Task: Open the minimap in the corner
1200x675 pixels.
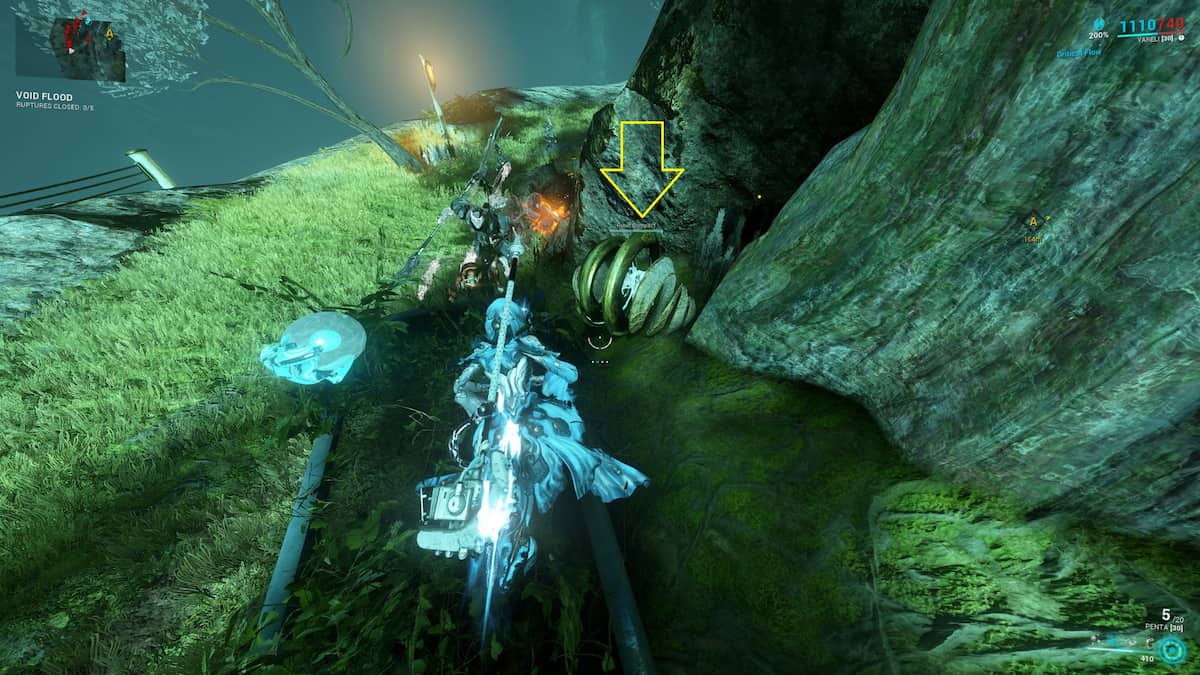Action: [70, 47]
